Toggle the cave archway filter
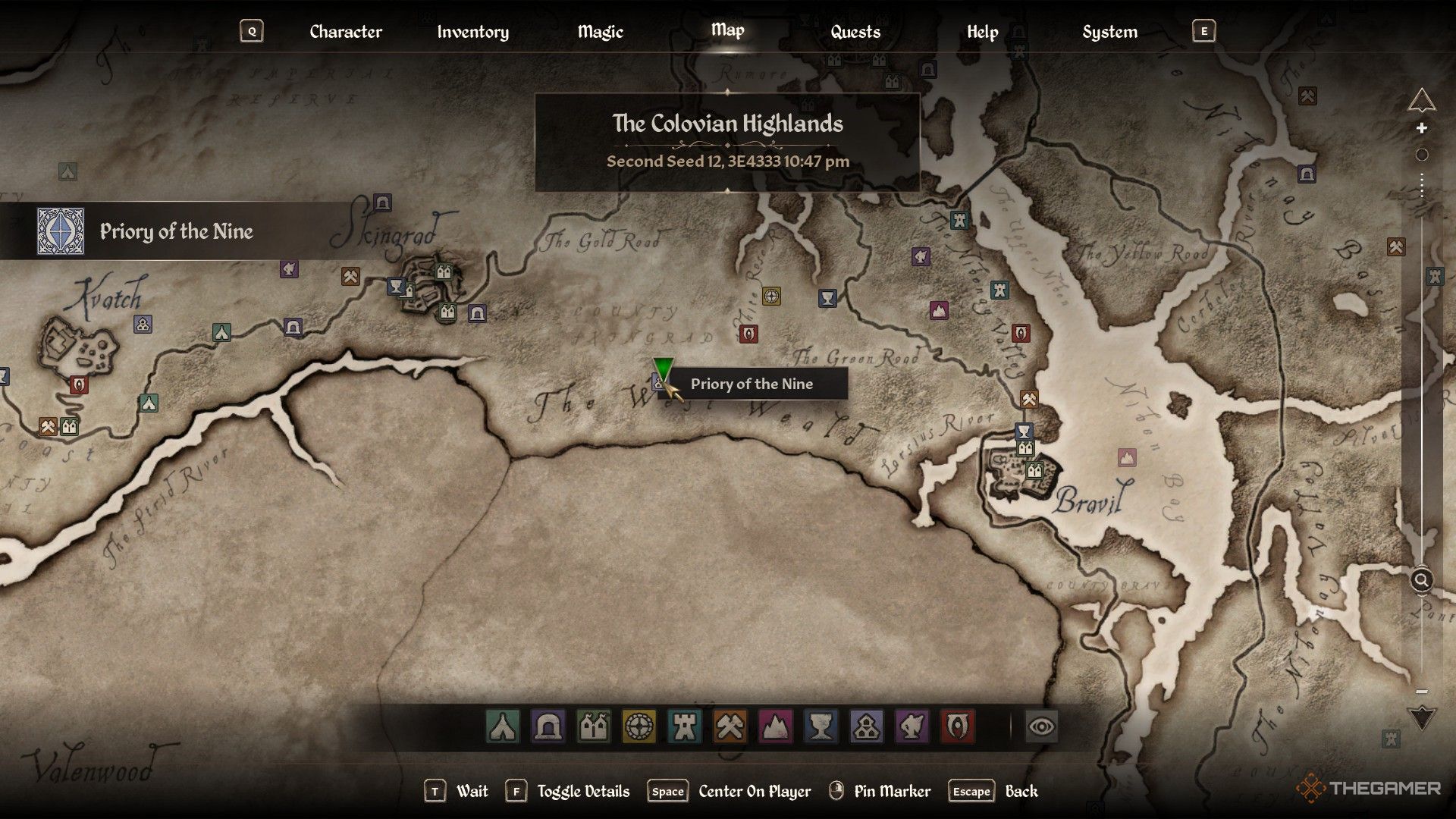This screenshot has height=819, width=1456. point(548,726)
